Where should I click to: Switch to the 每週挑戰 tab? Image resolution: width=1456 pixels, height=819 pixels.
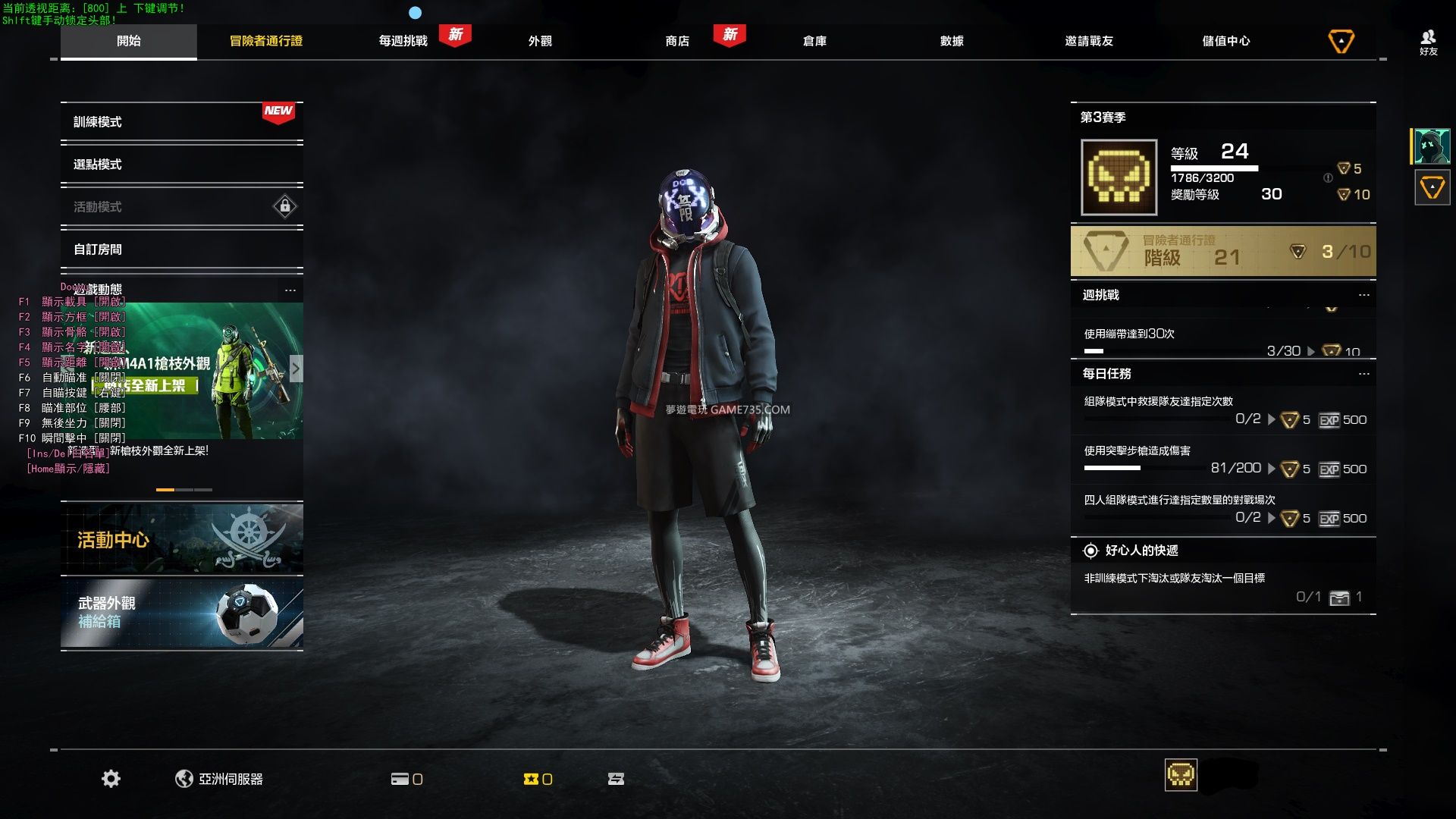(403, 41)
